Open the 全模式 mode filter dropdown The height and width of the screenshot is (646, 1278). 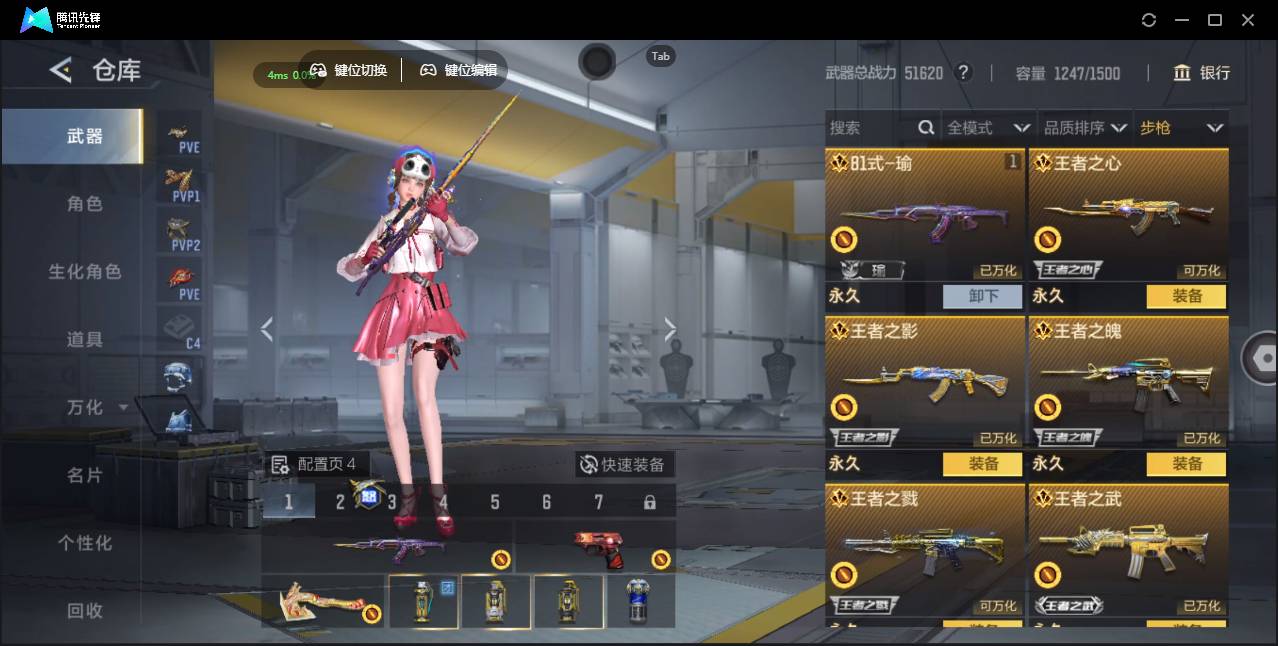tap(988, 128)
